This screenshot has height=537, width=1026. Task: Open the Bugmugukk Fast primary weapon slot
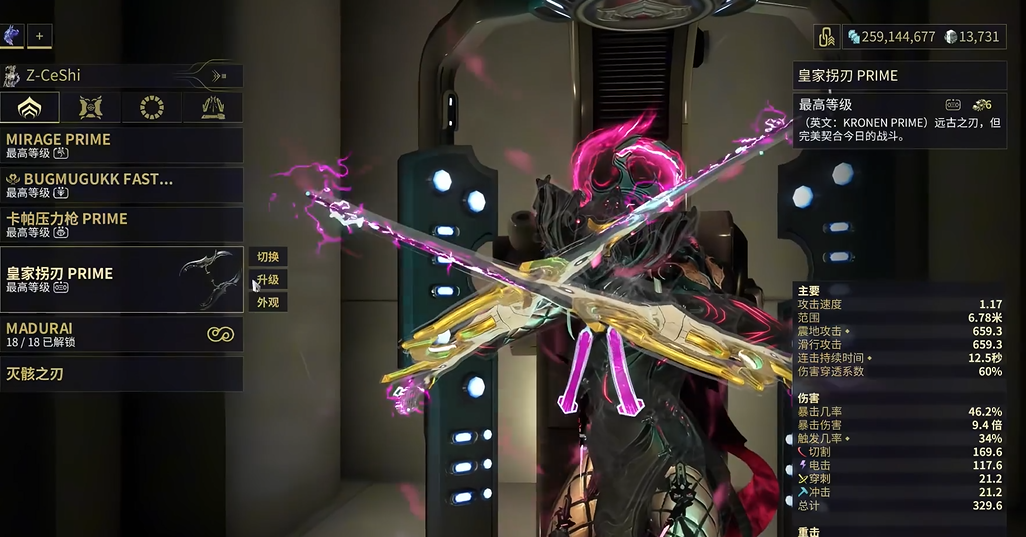coord(121,185)
